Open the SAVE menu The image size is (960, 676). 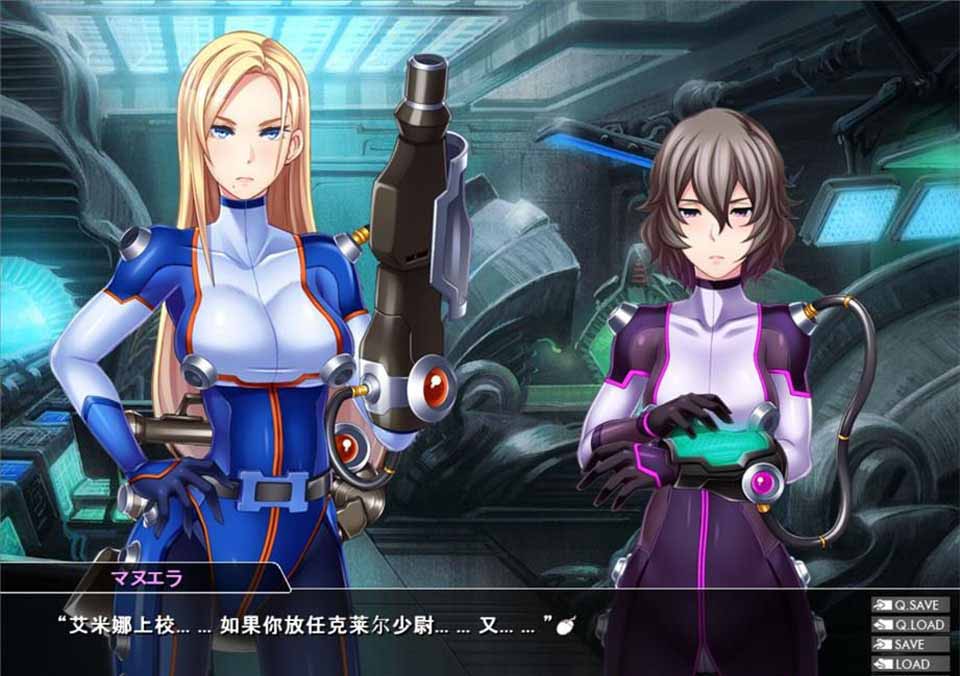pos(910,645)
